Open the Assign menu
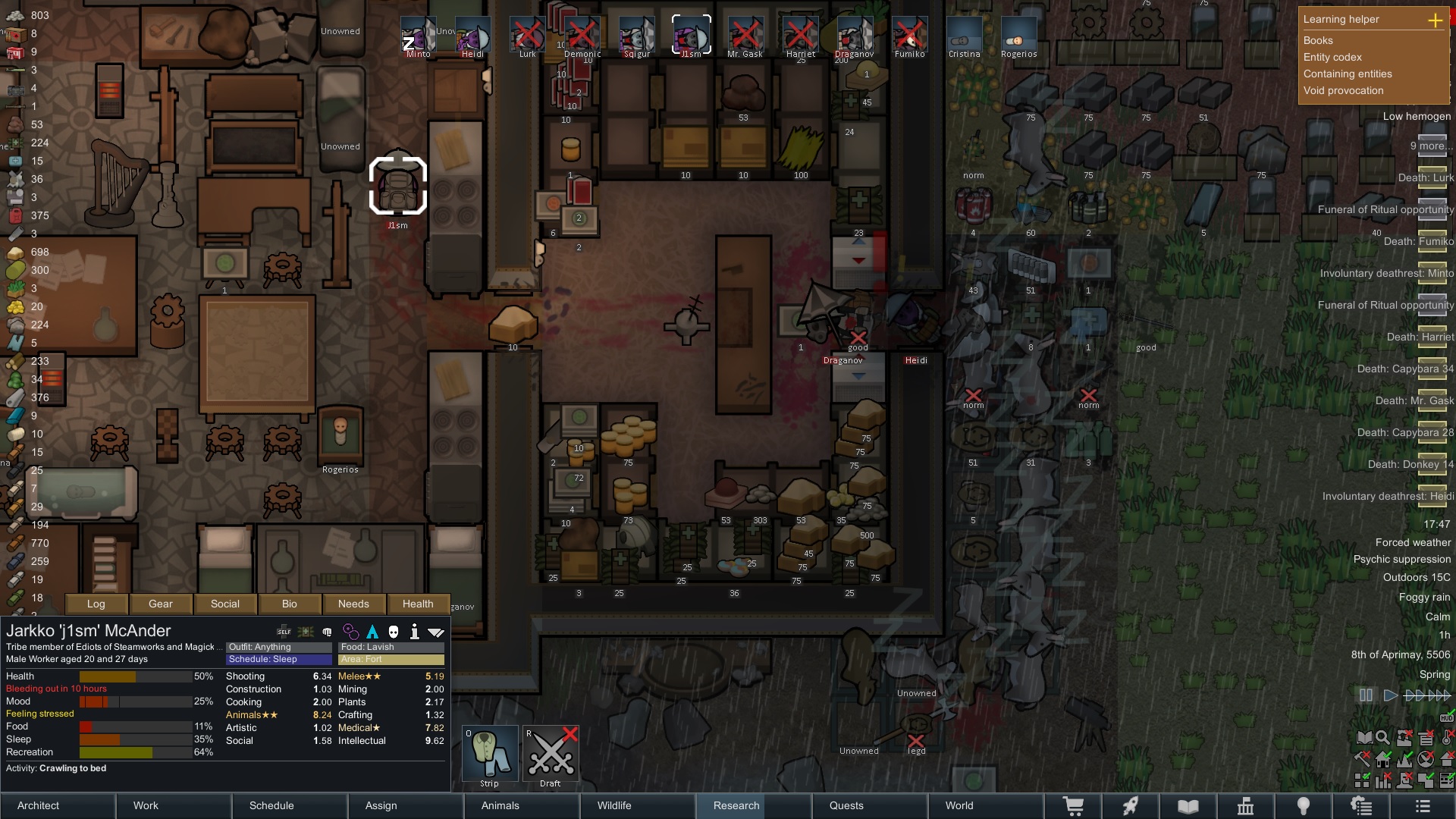Image resolution: width=1456 pixels, height=819 pixels. 406,805
